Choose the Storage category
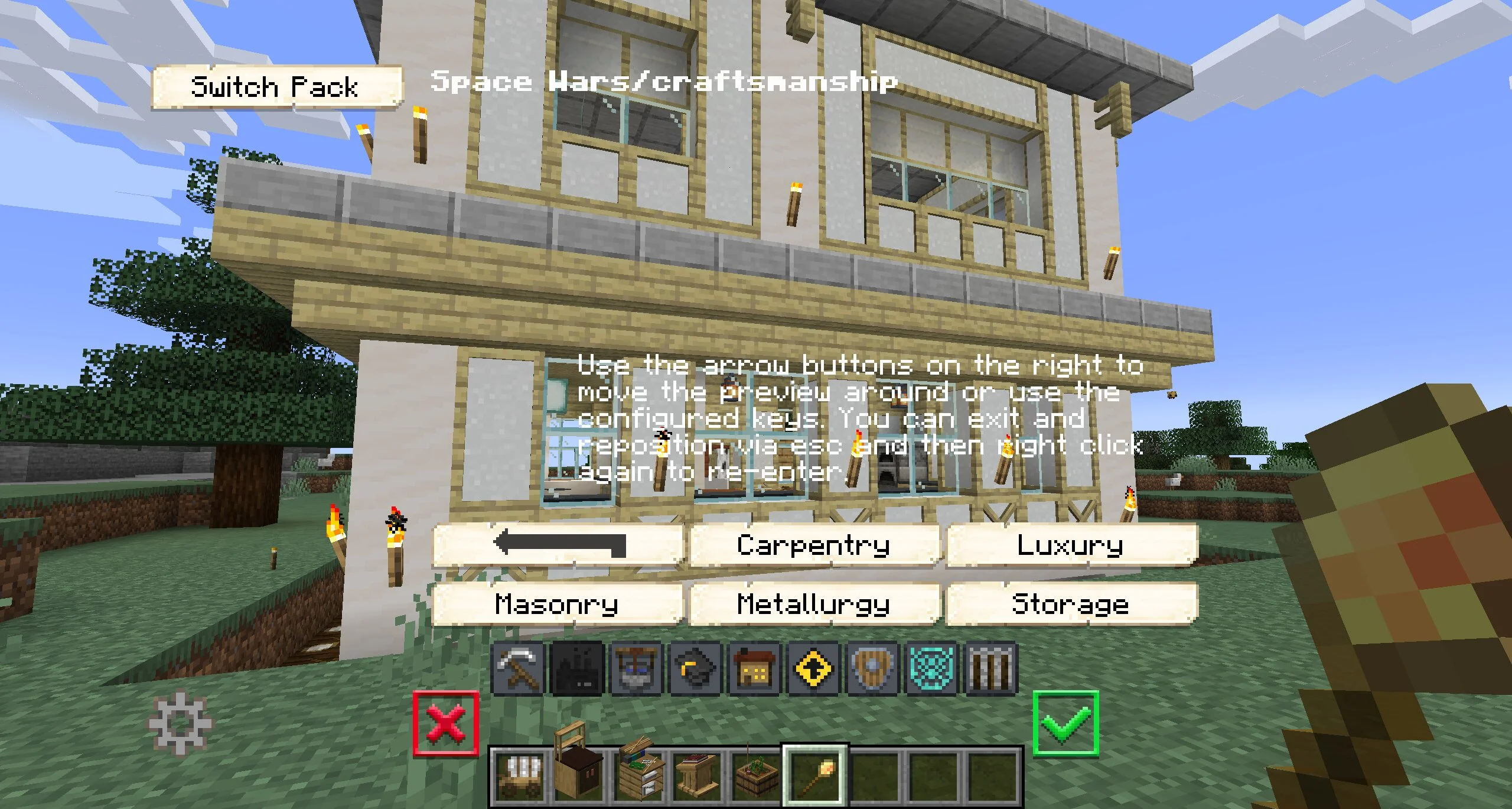Viewport: 1512px width, 809px height. (1071, 603)
